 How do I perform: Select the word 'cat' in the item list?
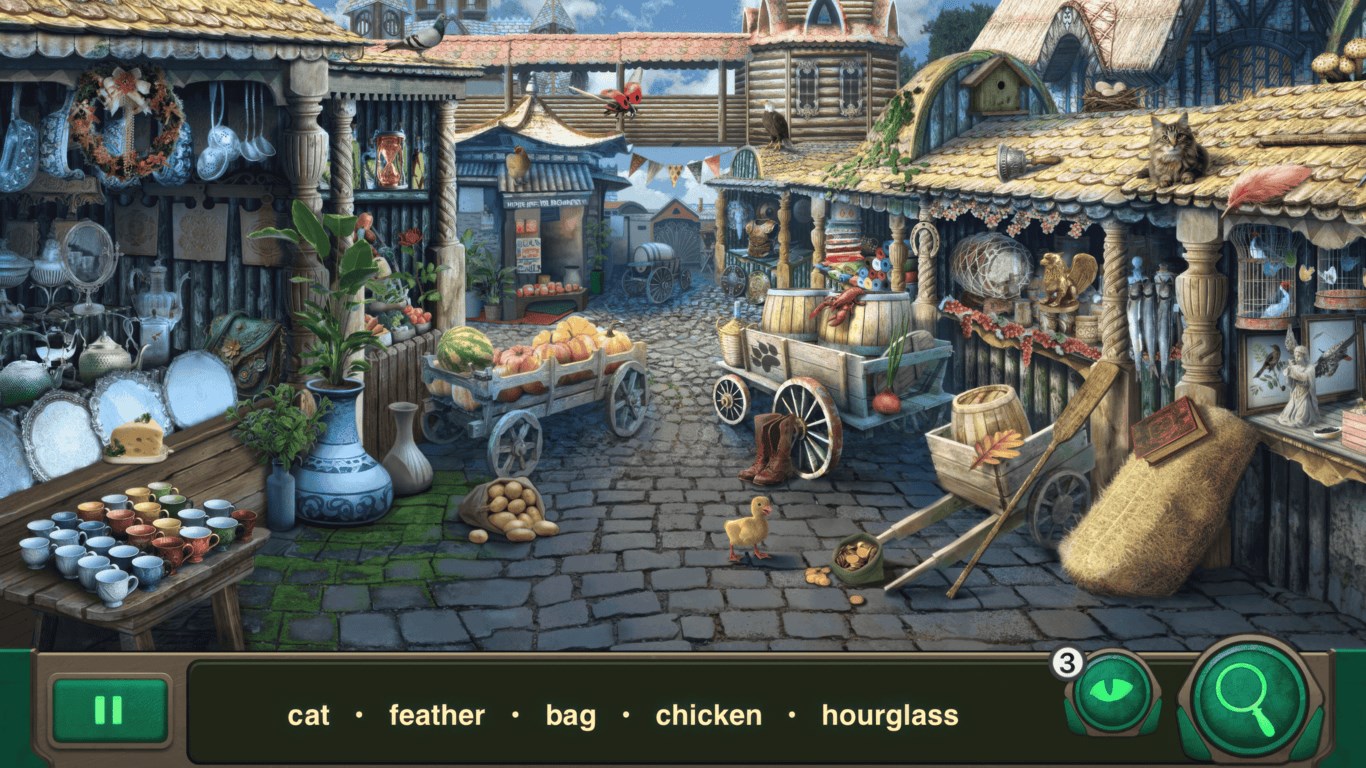click(x=310, y=716)
